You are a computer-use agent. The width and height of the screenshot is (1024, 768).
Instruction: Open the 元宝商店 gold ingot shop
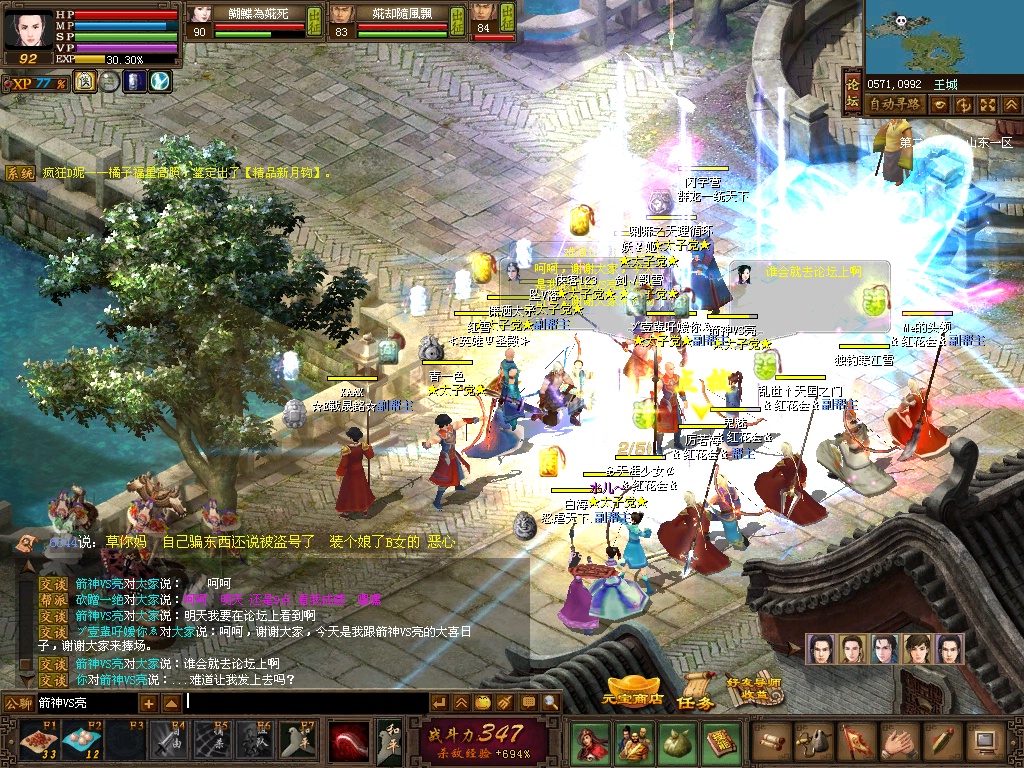click(635, 690)
